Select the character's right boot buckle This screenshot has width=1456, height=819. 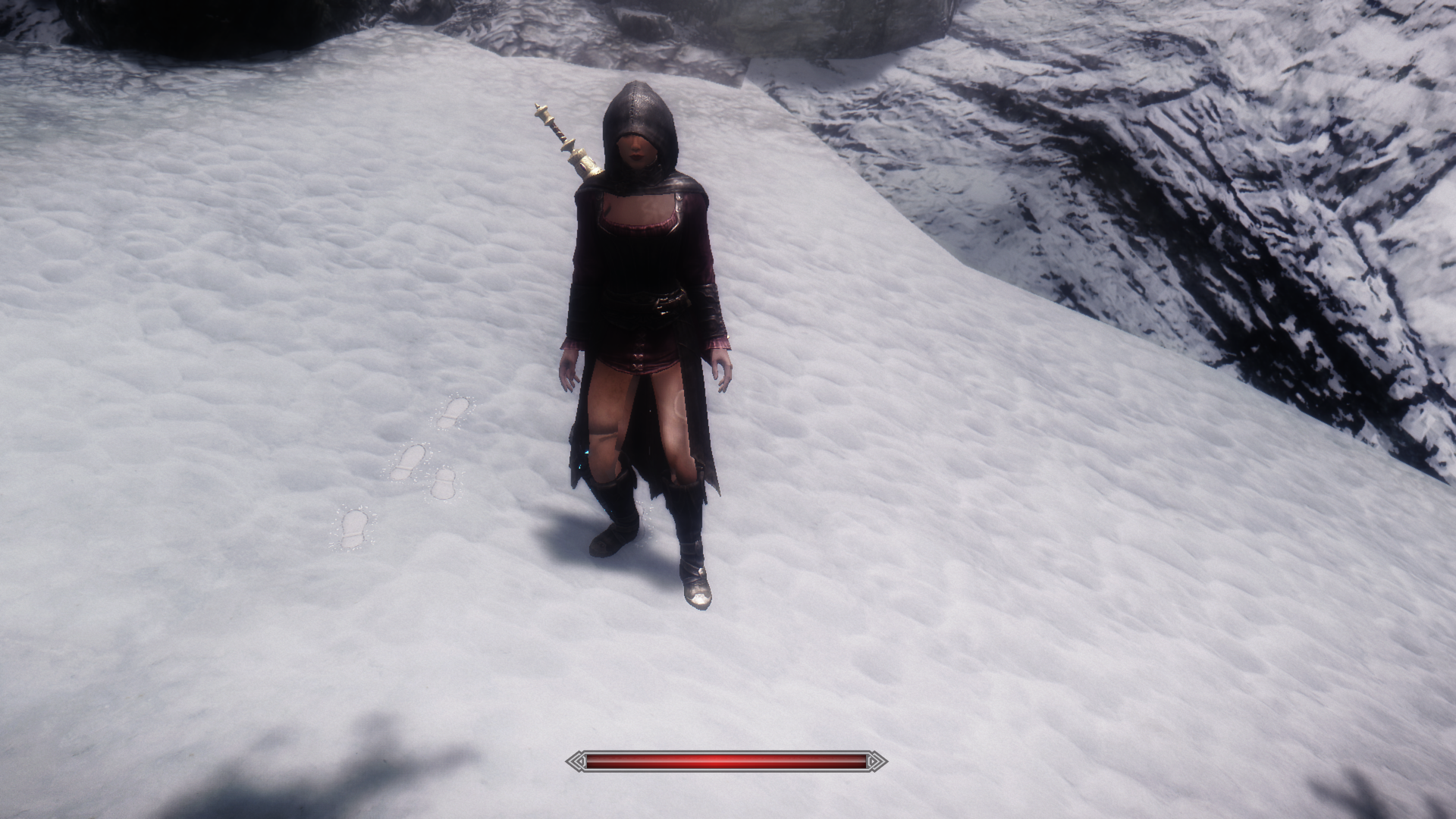click(x=622, y=531)
